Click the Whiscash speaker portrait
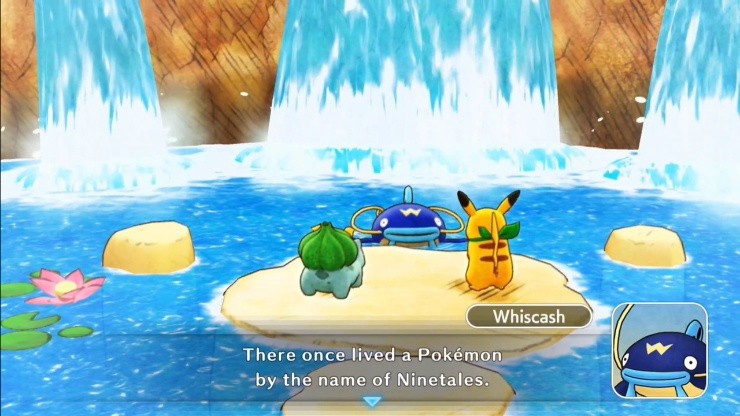This screenshot has height=416, width=740. coord(659,350)
